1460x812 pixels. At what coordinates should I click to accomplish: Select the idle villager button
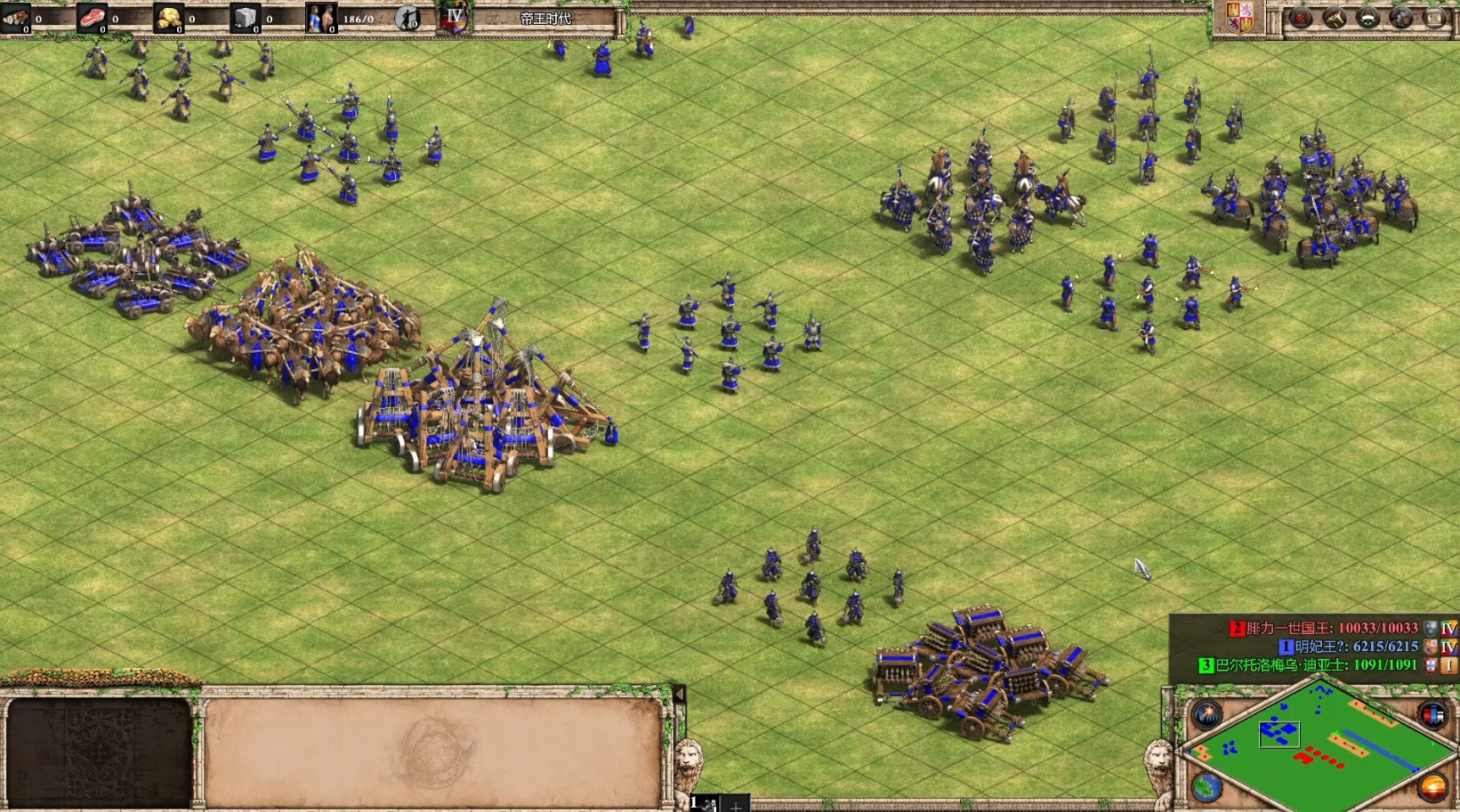[x=407, y=18]
